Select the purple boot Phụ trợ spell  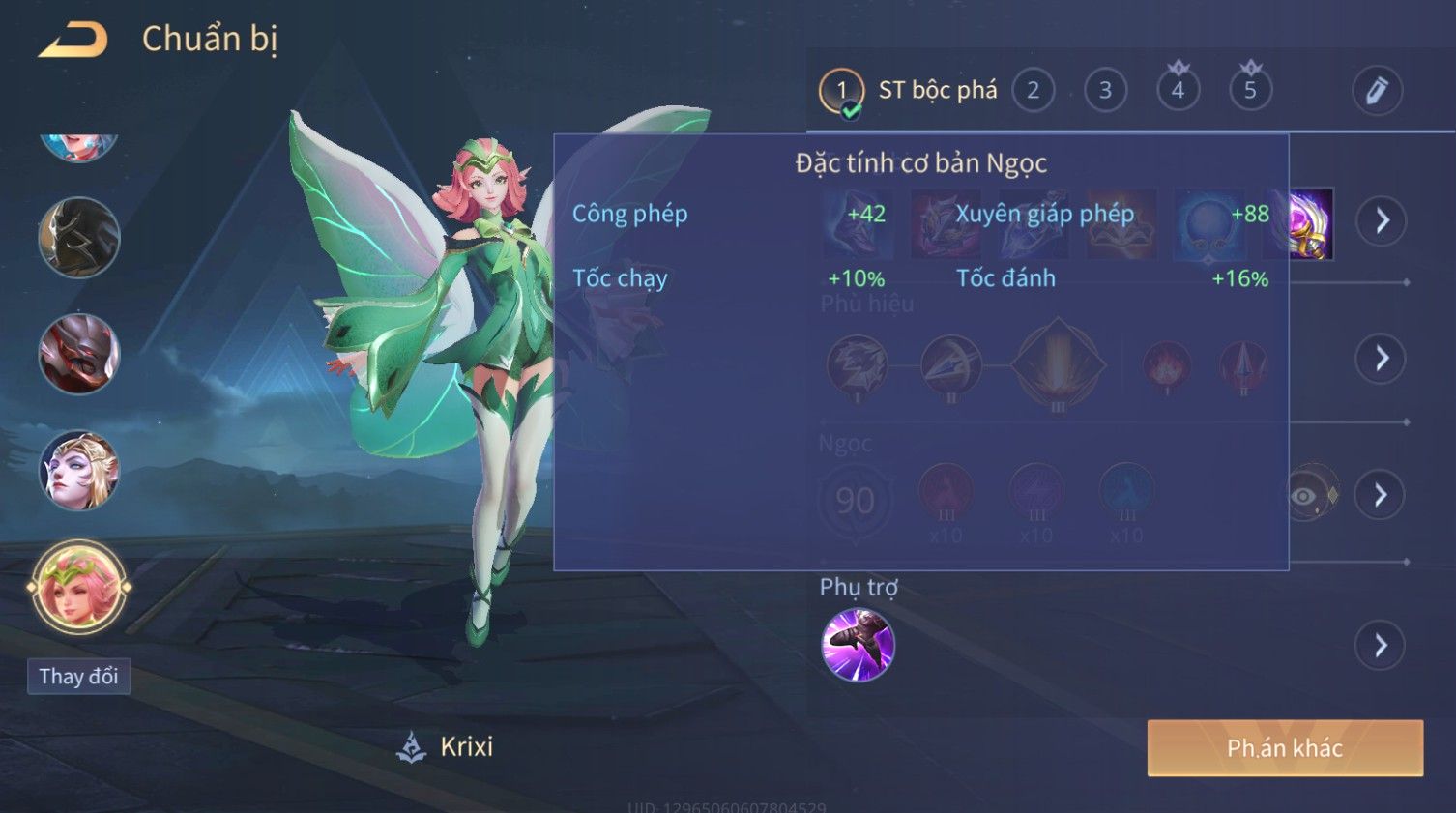click(x=858, y=645)
